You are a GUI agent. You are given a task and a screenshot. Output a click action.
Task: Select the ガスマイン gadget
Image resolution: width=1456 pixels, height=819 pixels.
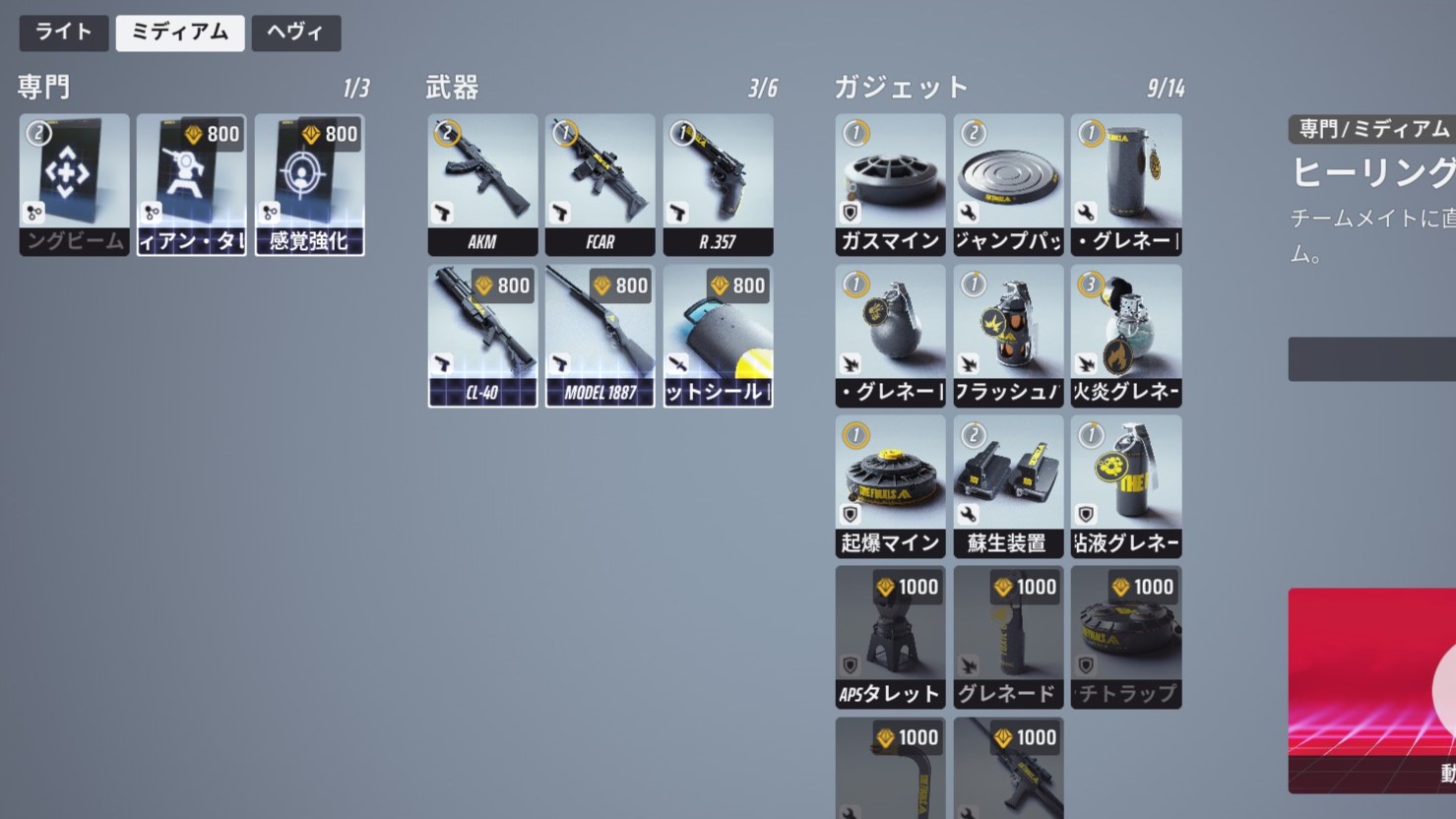point(889,185)
